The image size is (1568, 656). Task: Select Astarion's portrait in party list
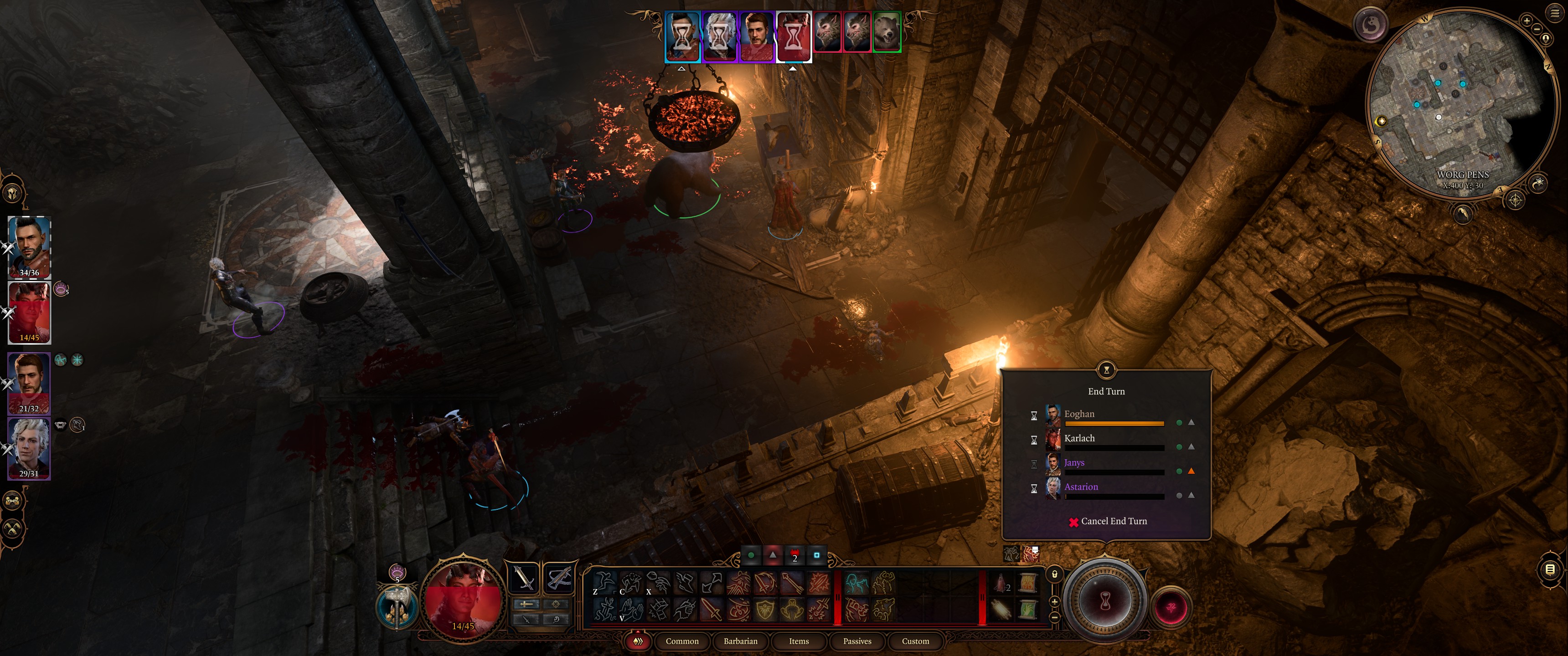(x=29, y=448)
